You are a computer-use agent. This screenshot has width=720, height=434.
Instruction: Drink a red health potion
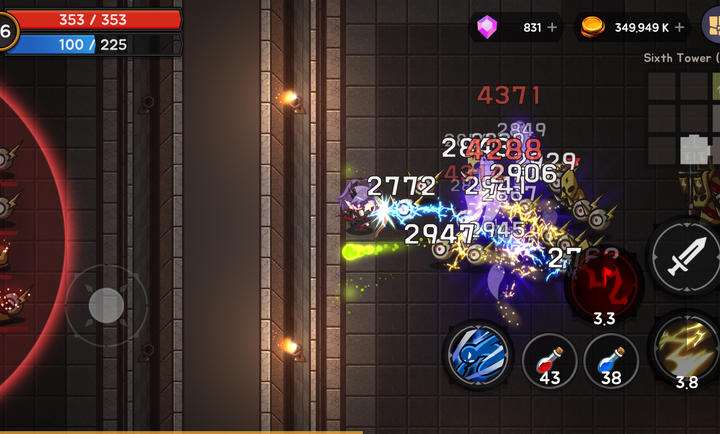tap(549, 360)
